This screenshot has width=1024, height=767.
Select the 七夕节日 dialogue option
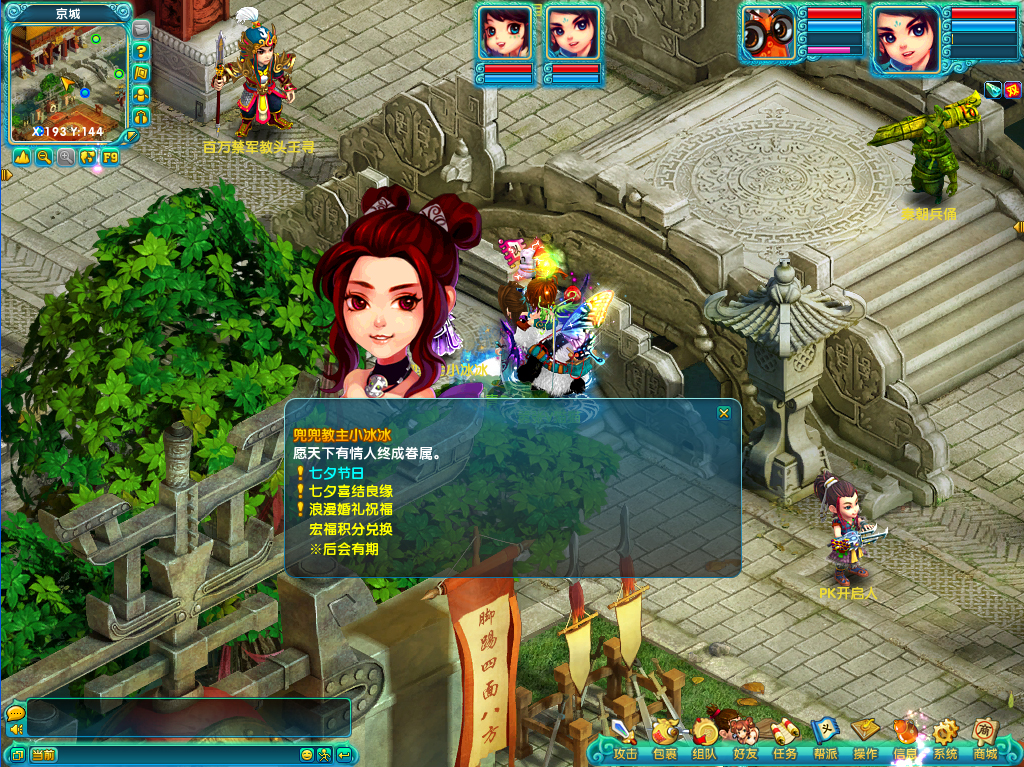coord(336,473)
